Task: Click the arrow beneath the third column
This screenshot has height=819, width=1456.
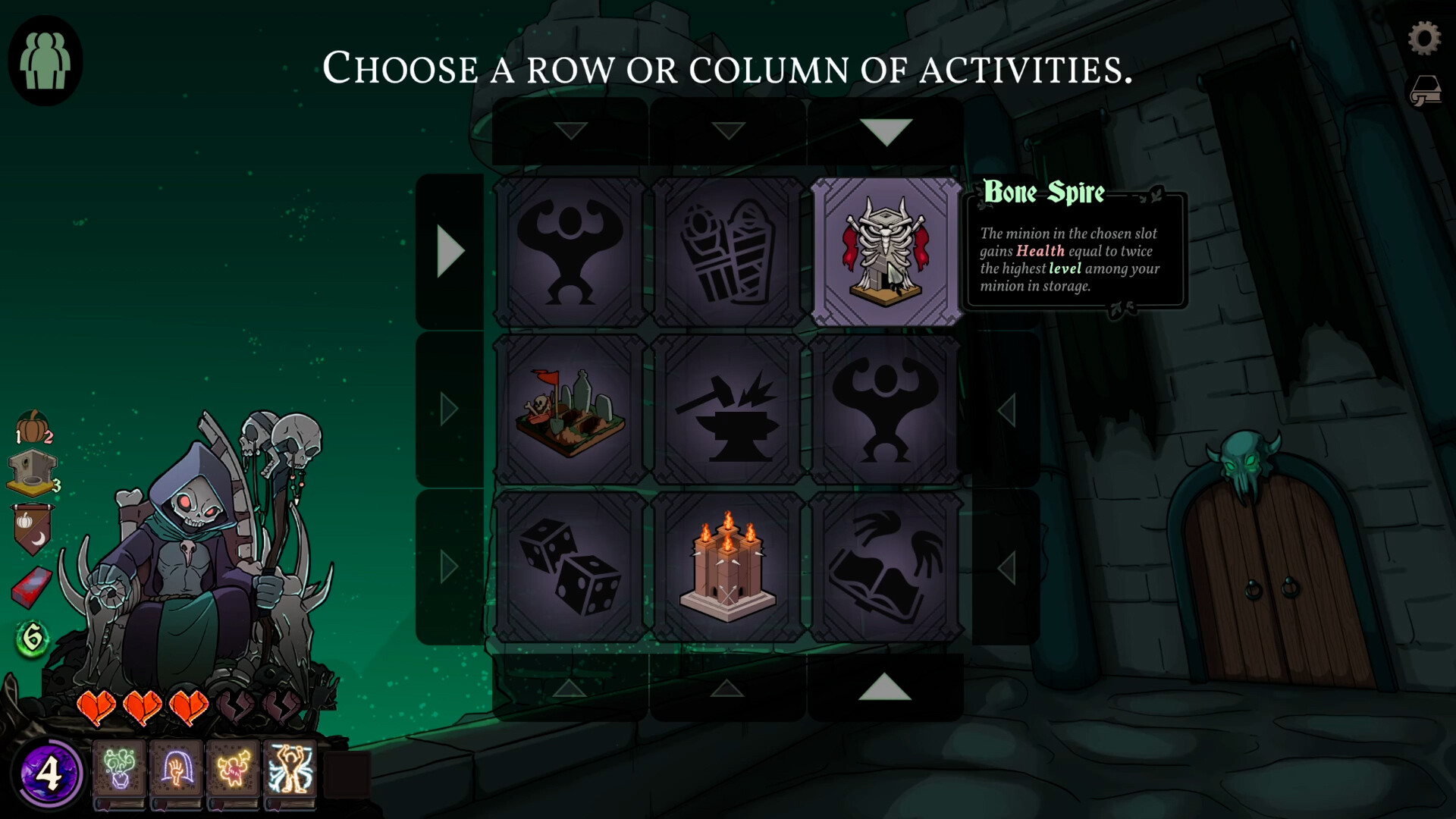Action: click(886, 689)
